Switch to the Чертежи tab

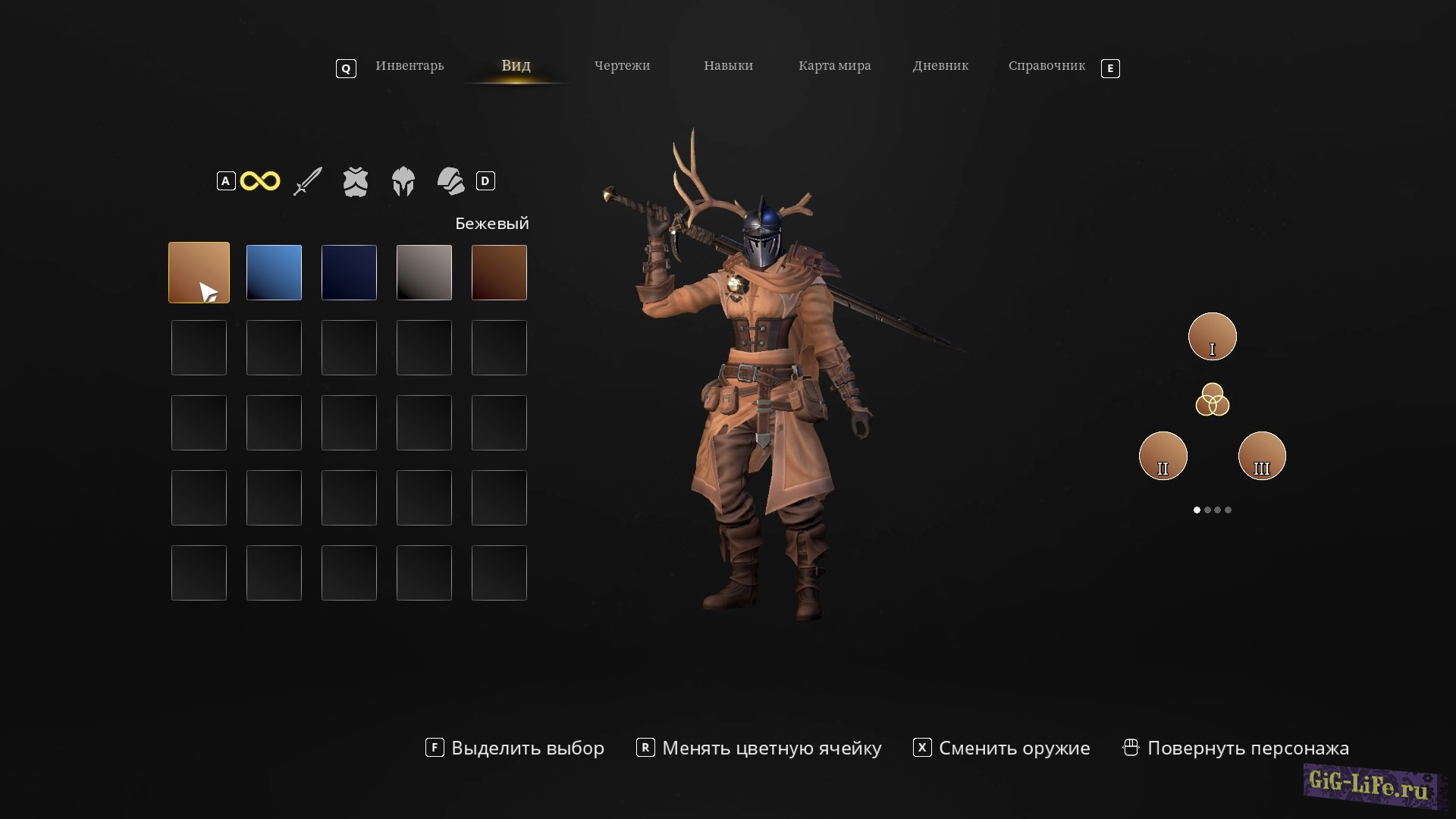click(622, 66)
